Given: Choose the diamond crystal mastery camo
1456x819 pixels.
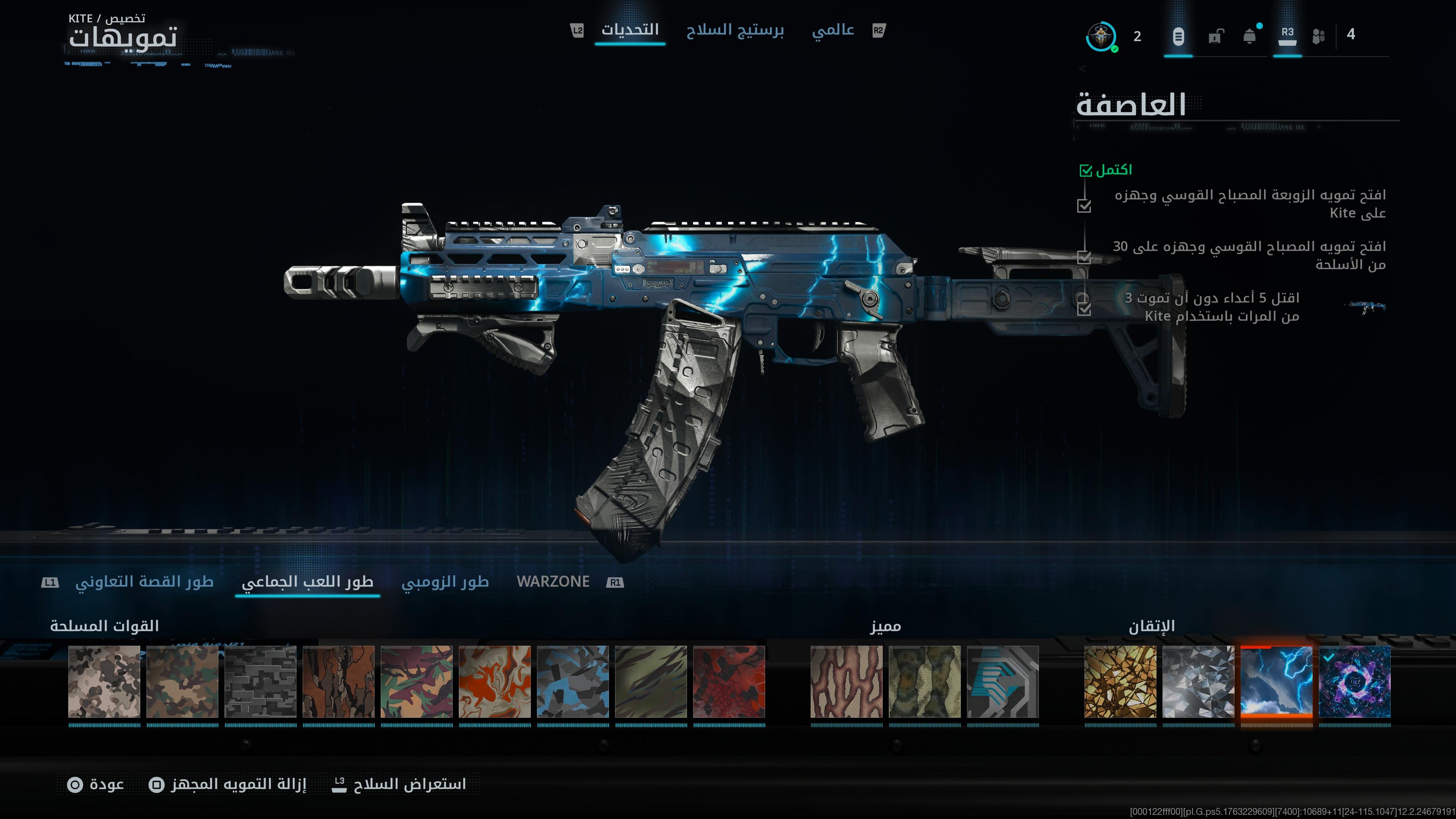Looking at the screenshot, I should pyautogui.click(x=1198, y=682).
